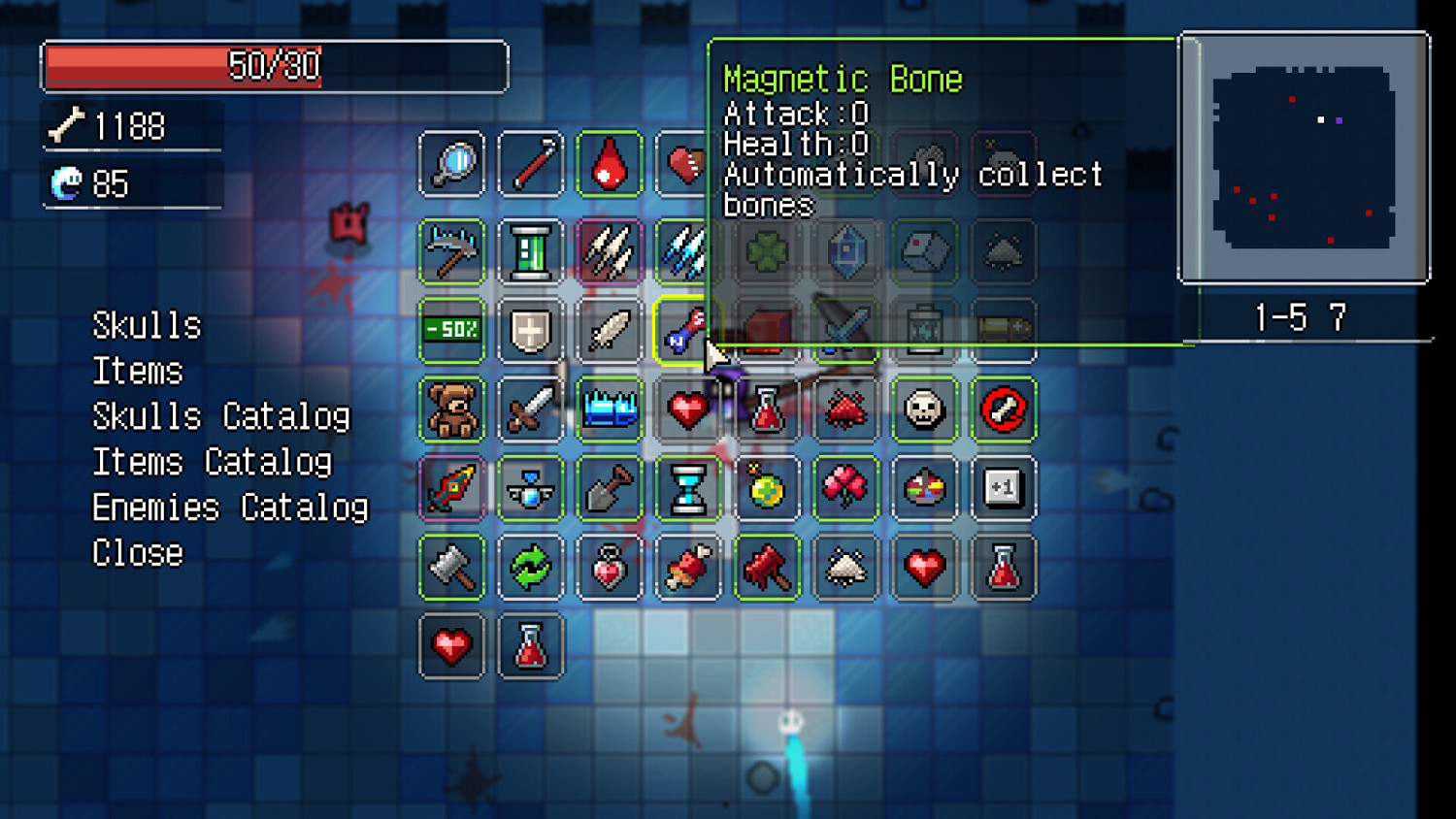Select the sword item icon

click(x=531, y=409)
